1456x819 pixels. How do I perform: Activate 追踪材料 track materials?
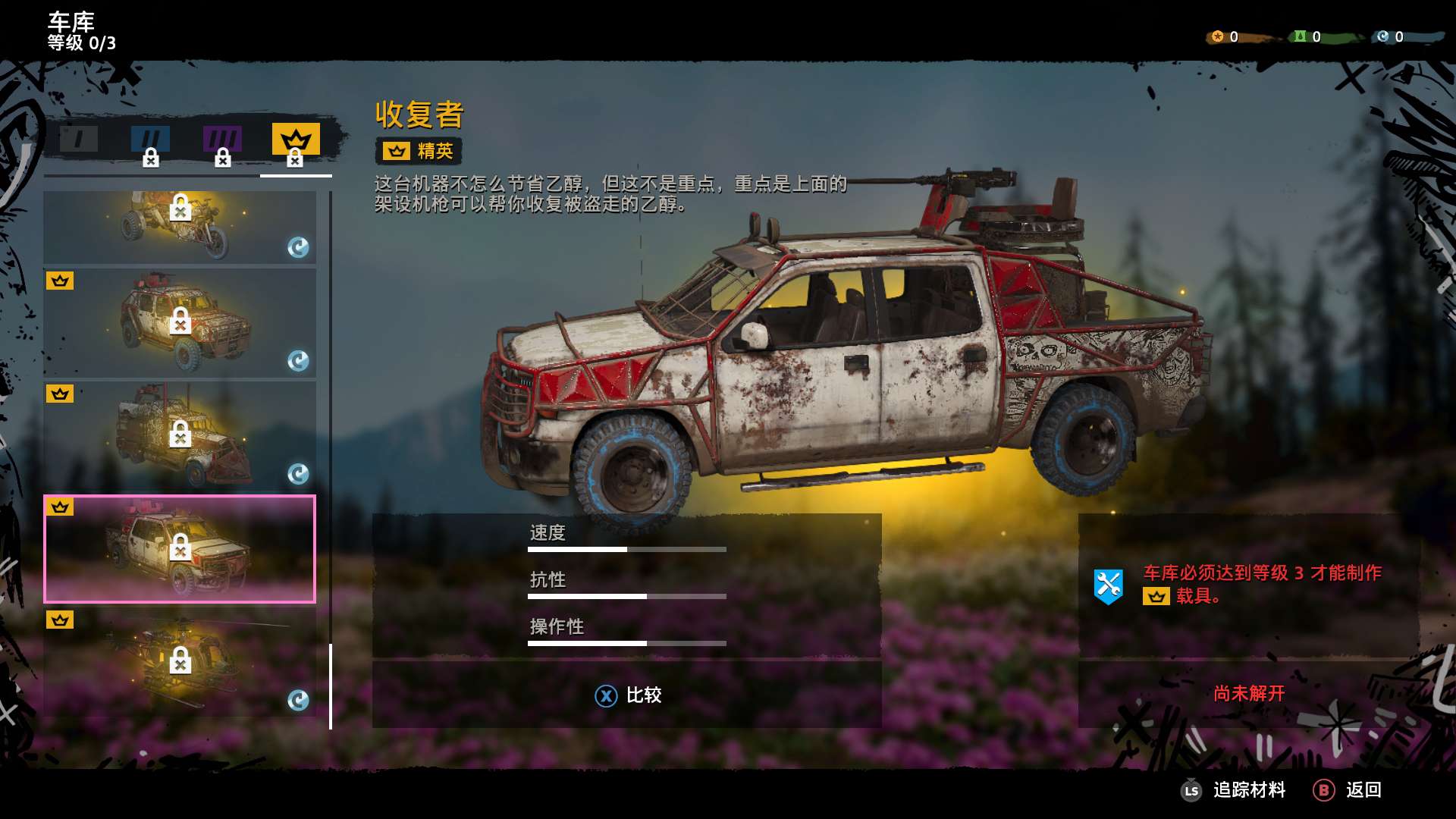pos(1235,790)
